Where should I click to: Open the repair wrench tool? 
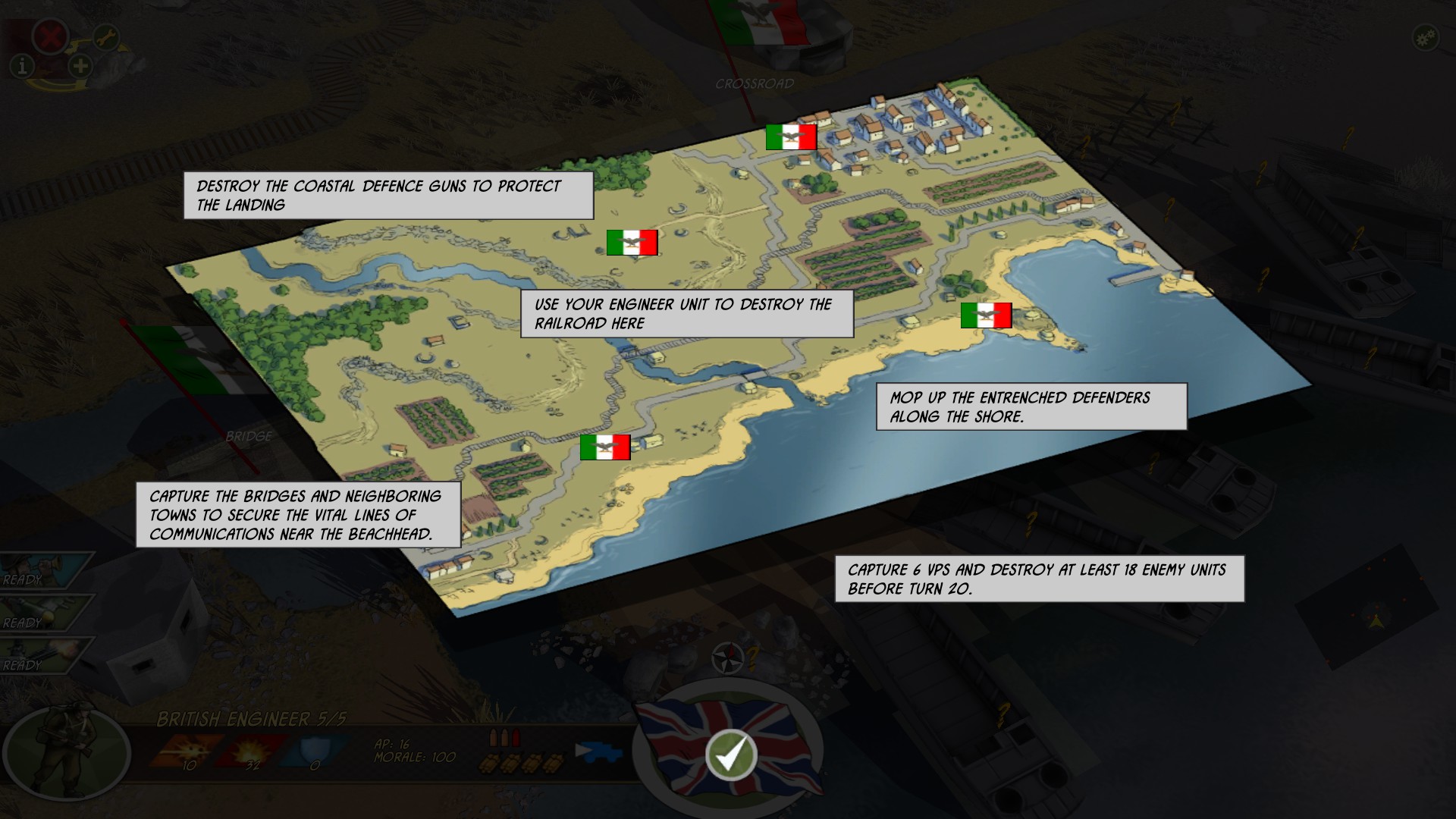pos(105,36)
